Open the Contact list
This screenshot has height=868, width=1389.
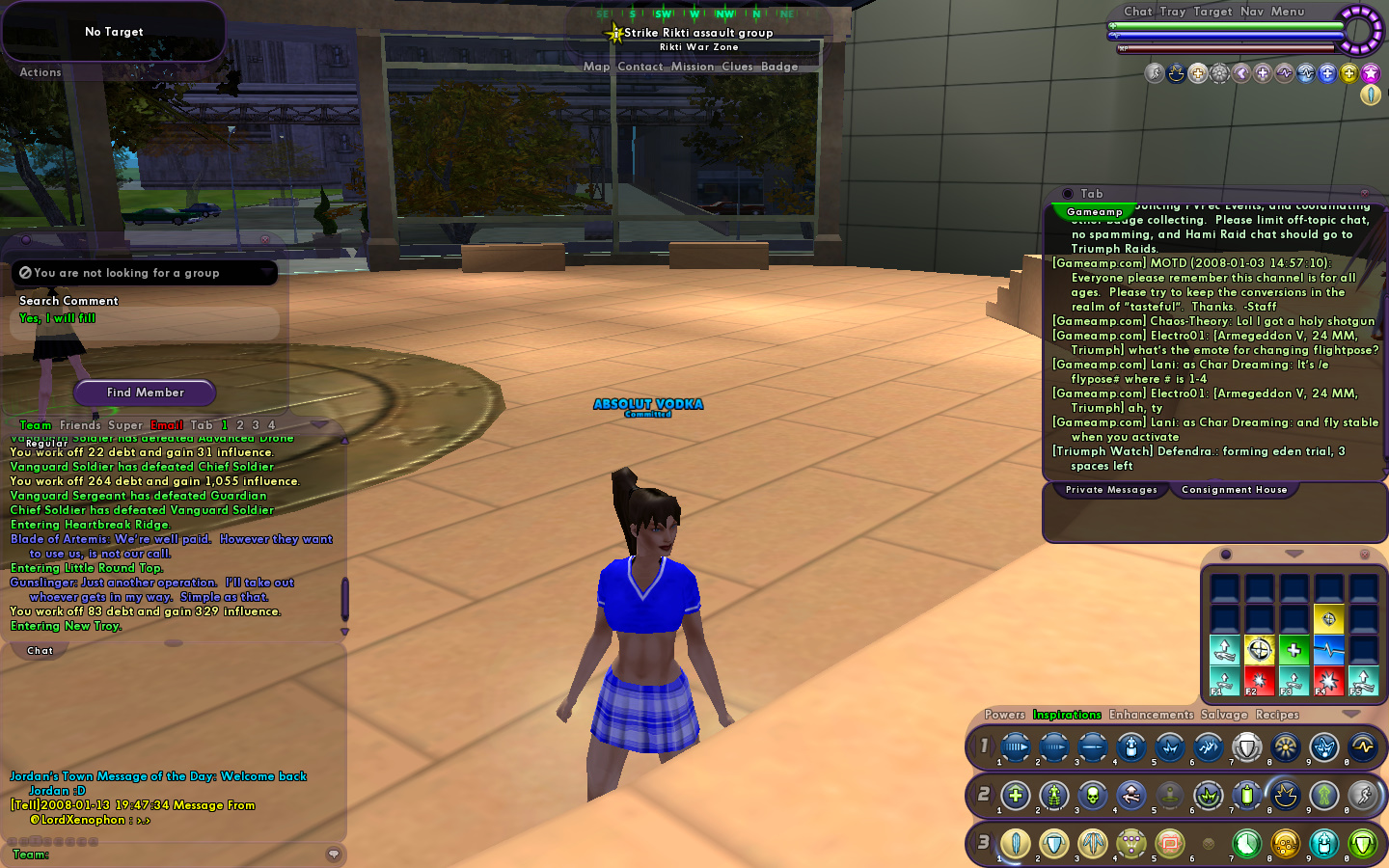click(640, 67)
